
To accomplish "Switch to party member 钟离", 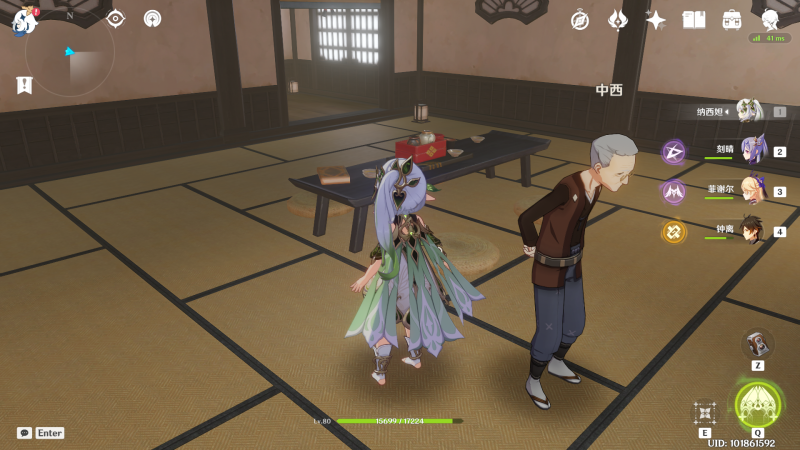I will coord(750,231).
